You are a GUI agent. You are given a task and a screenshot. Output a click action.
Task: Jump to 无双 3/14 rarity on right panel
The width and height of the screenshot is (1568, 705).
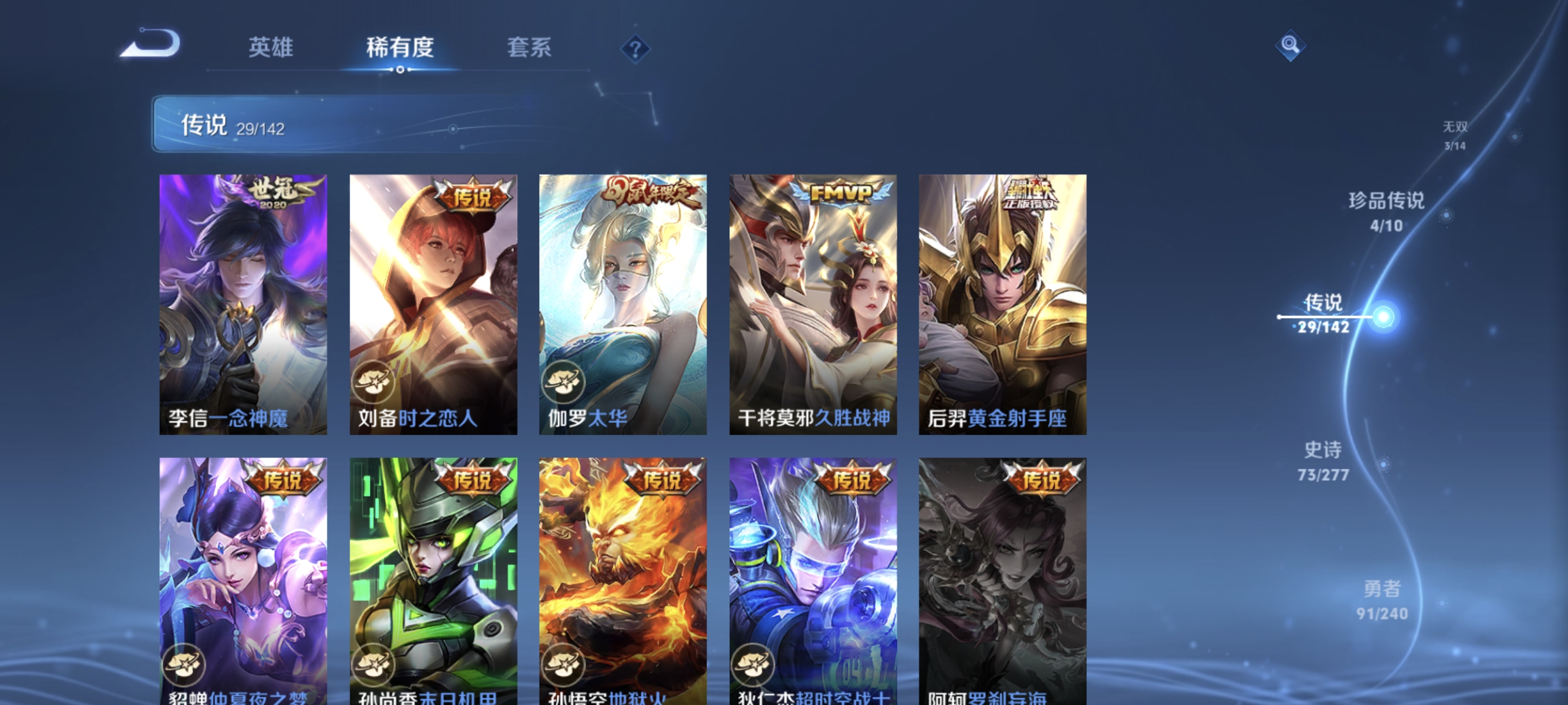[x=1455, y=134]
